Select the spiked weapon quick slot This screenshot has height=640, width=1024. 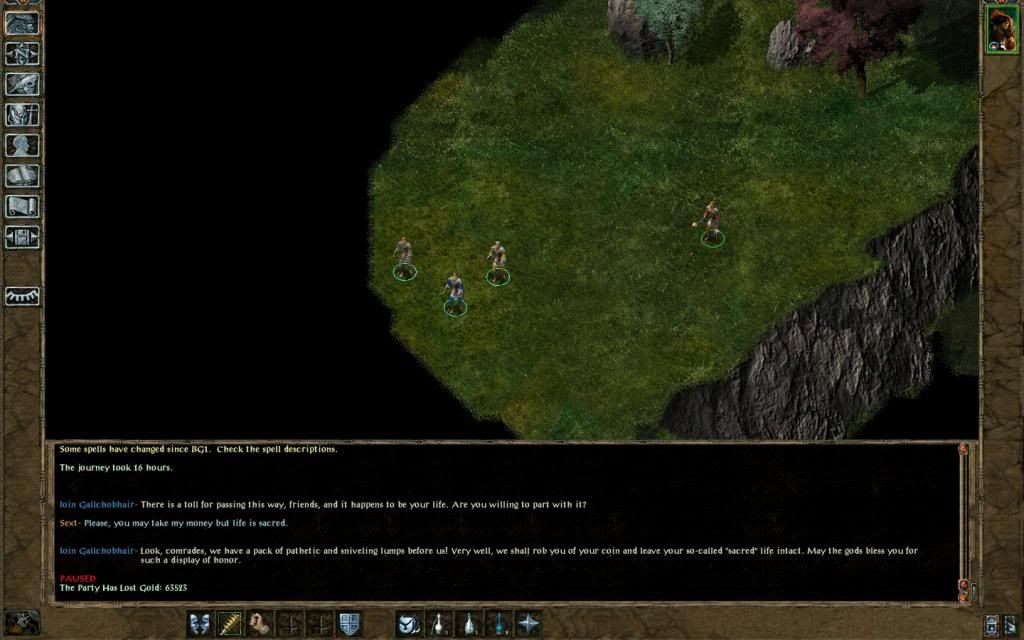230,624
